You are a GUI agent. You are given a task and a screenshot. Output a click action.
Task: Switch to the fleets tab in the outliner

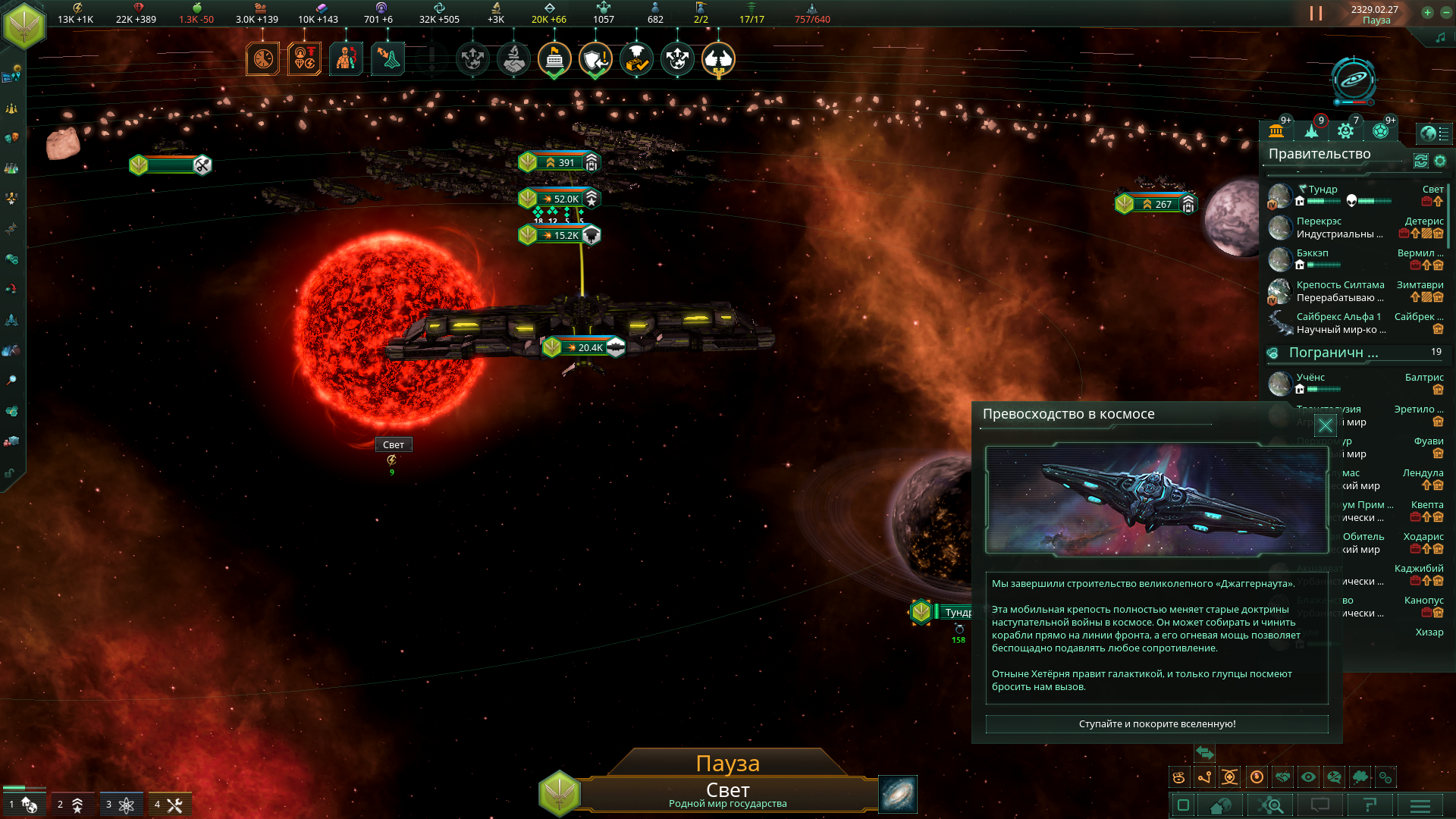(x=1311, y=131)
